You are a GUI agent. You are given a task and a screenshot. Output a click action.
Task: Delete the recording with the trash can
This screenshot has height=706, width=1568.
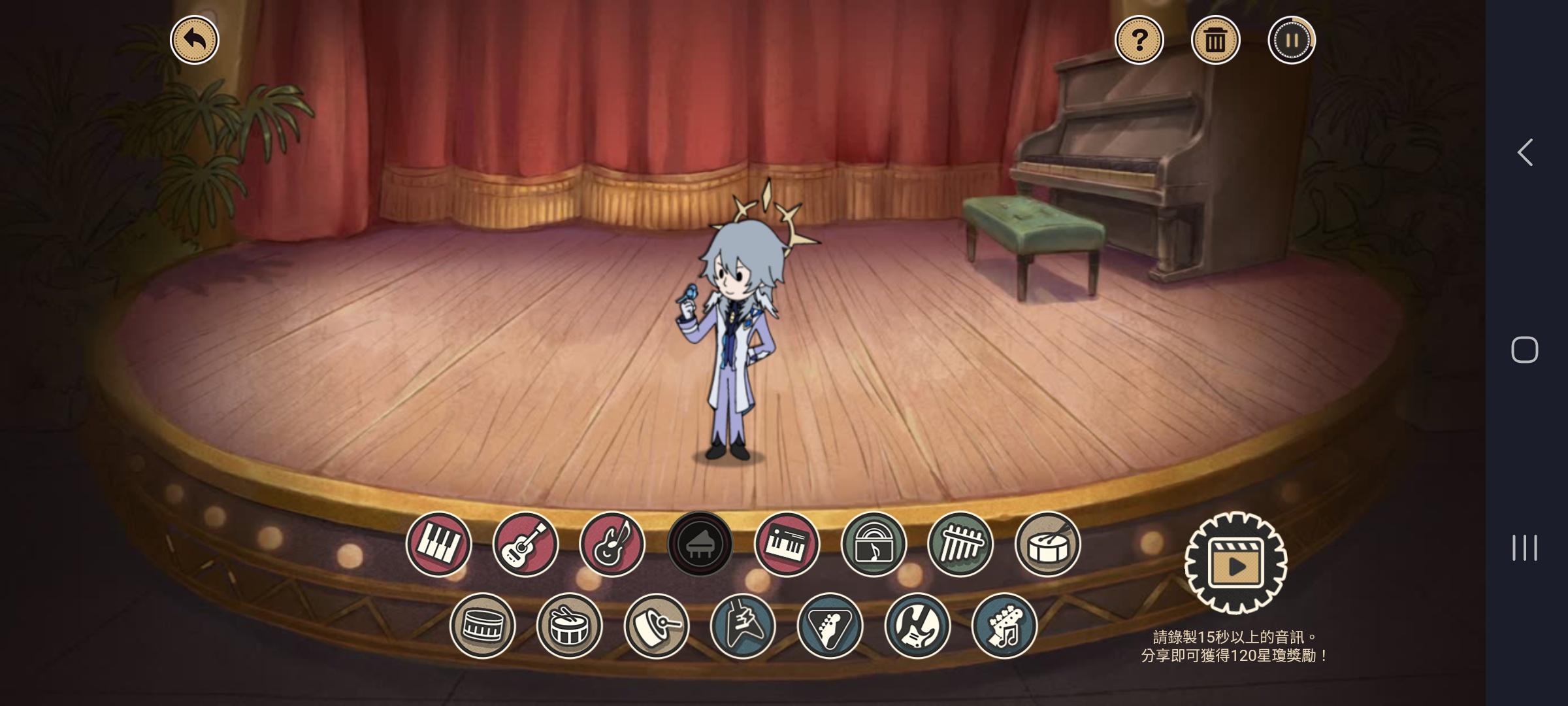tap(1215, 41)
